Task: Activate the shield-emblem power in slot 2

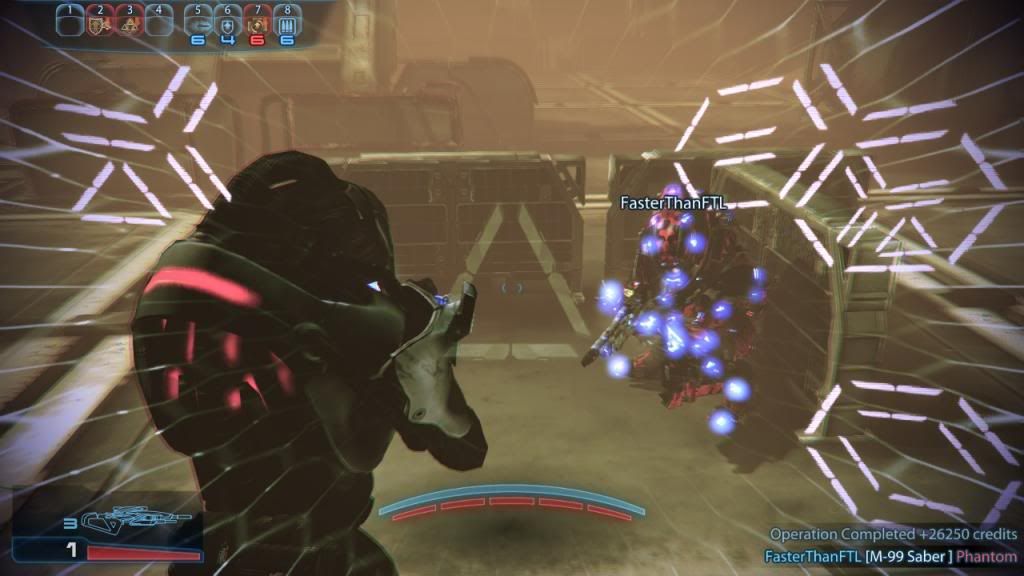Action: (99, 22)
